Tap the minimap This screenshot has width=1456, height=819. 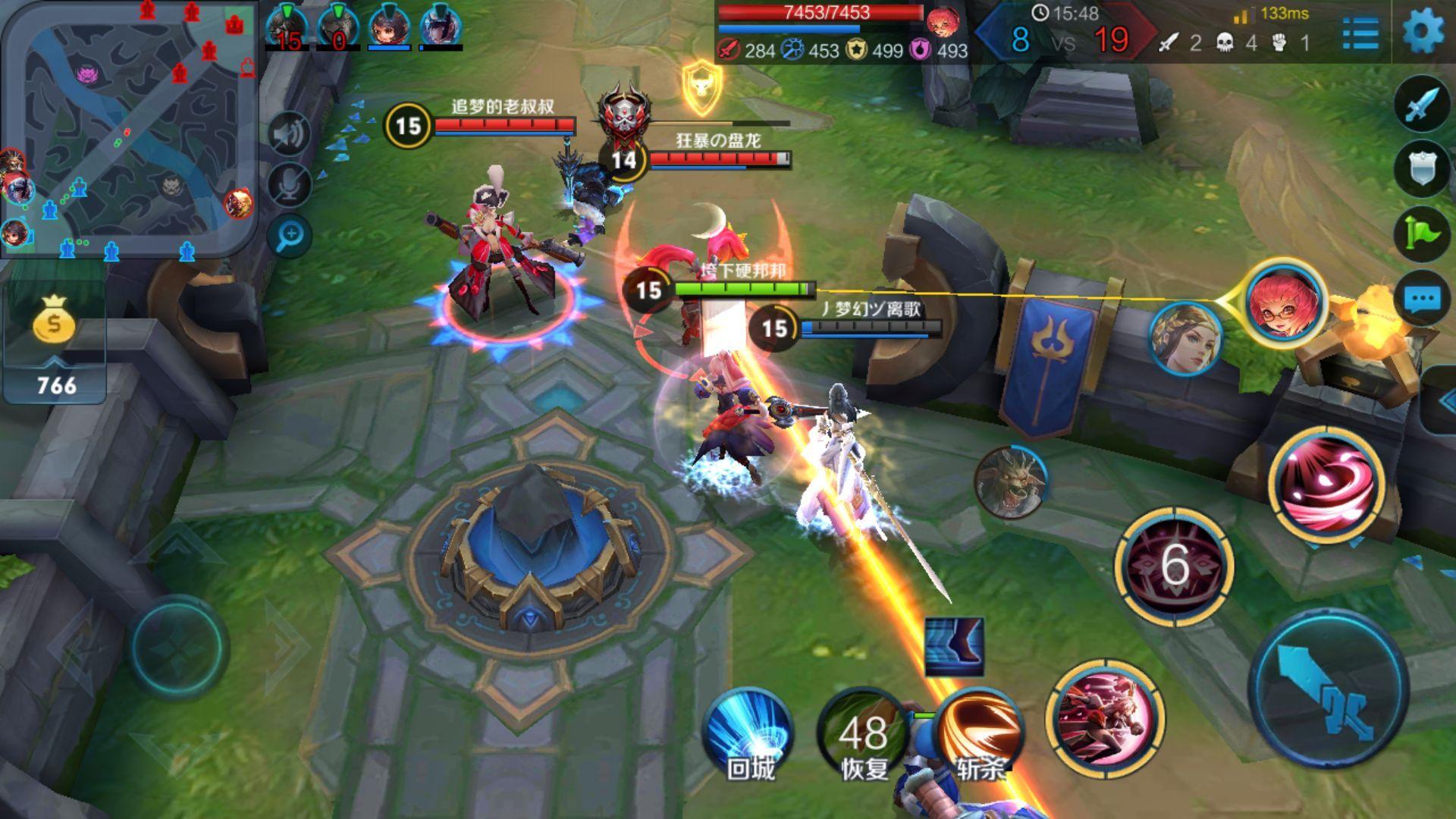[x=129, y=129]
